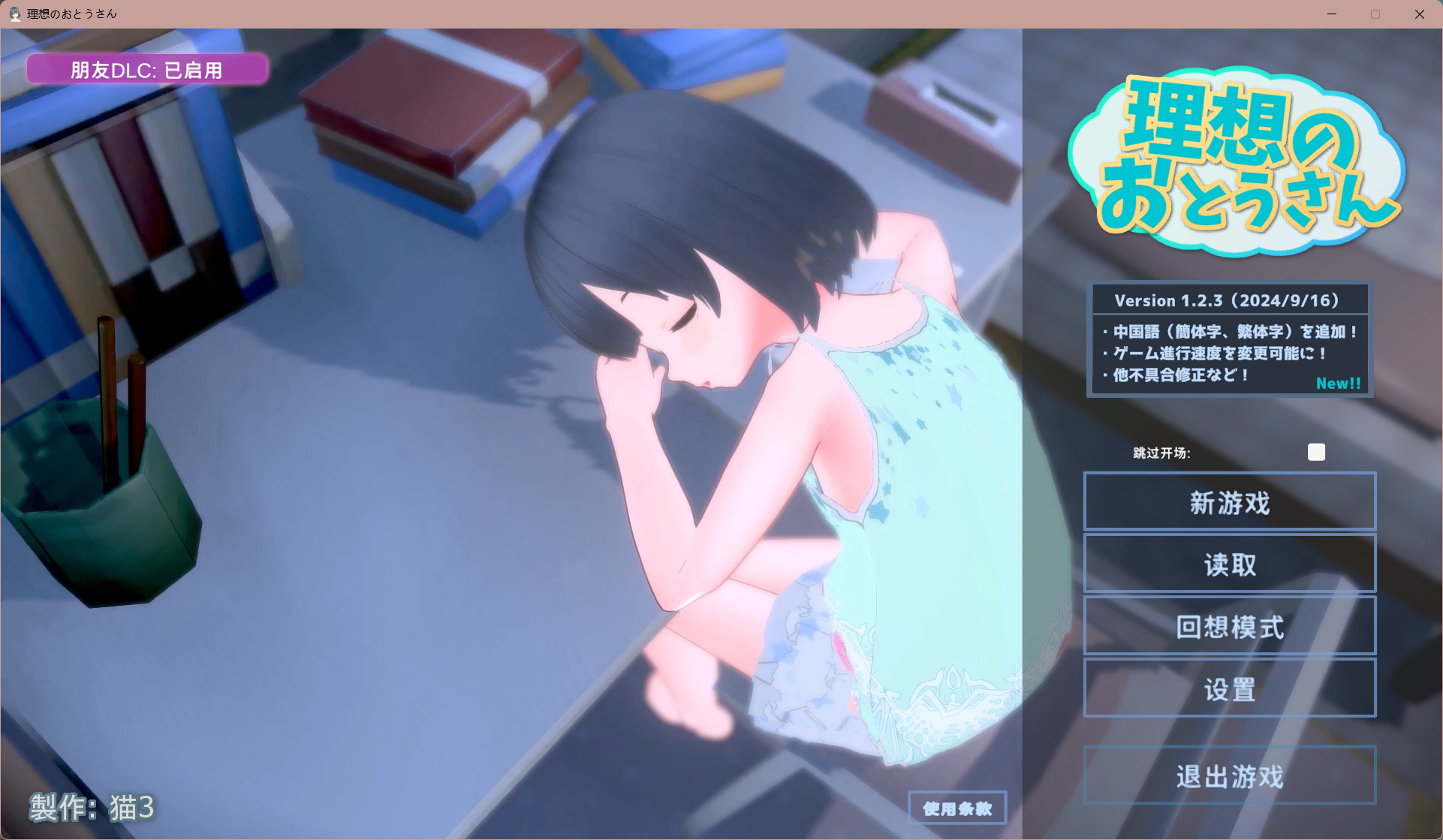Start a new game with 新游戏
This screenshot has height=840, width=1443.
coord(1229,502)
